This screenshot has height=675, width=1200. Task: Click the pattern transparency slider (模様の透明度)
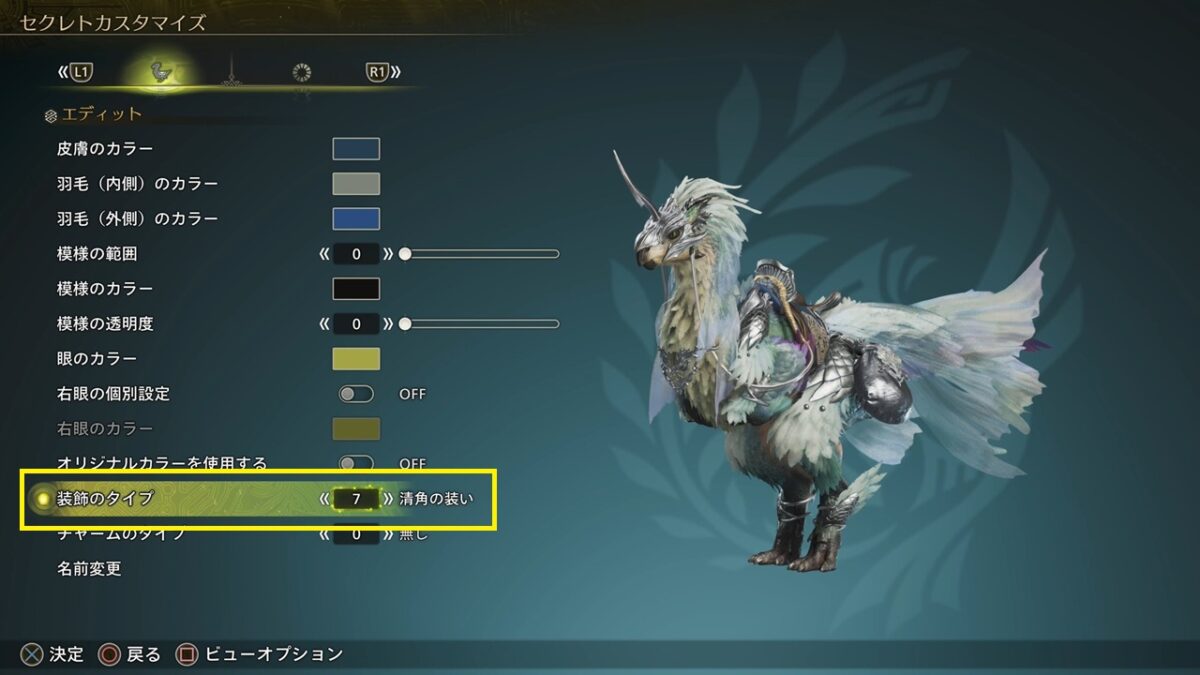pos(480,324)
